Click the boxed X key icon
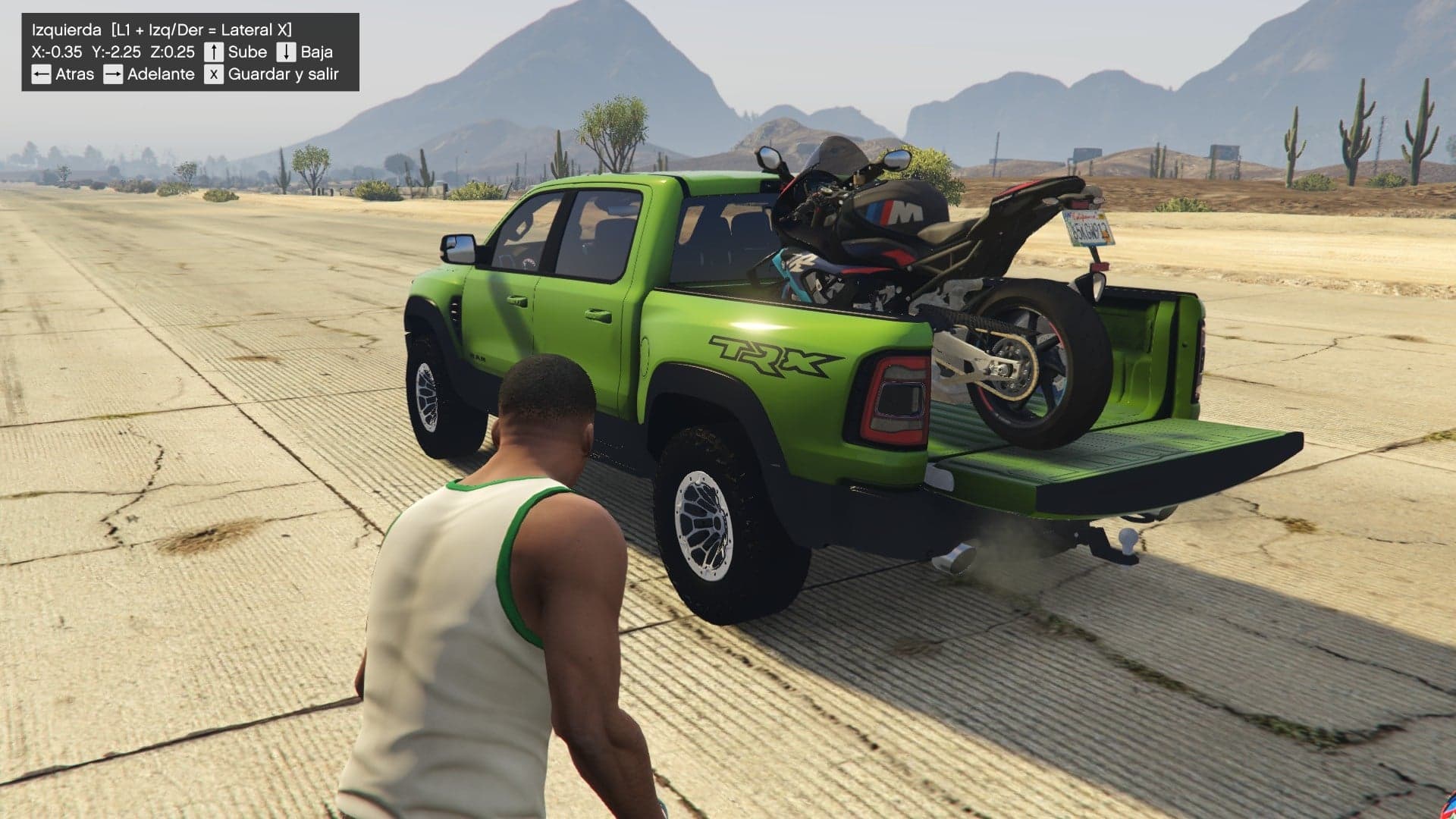The image size is (1456, 819). (213, 74)
